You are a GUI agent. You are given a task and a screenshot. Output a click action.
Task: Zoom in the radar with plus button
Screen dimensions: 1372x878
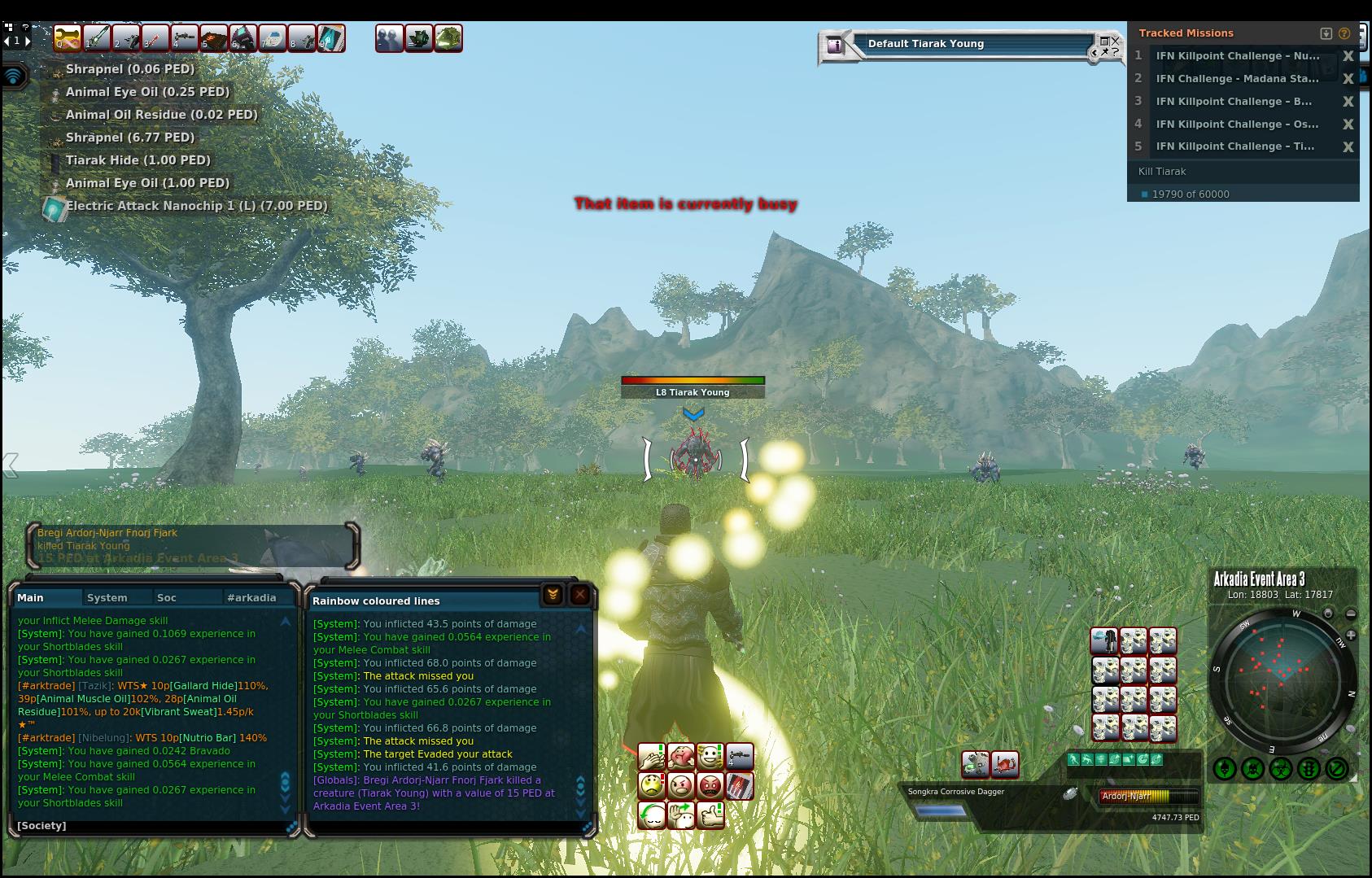click(1351, 635)
